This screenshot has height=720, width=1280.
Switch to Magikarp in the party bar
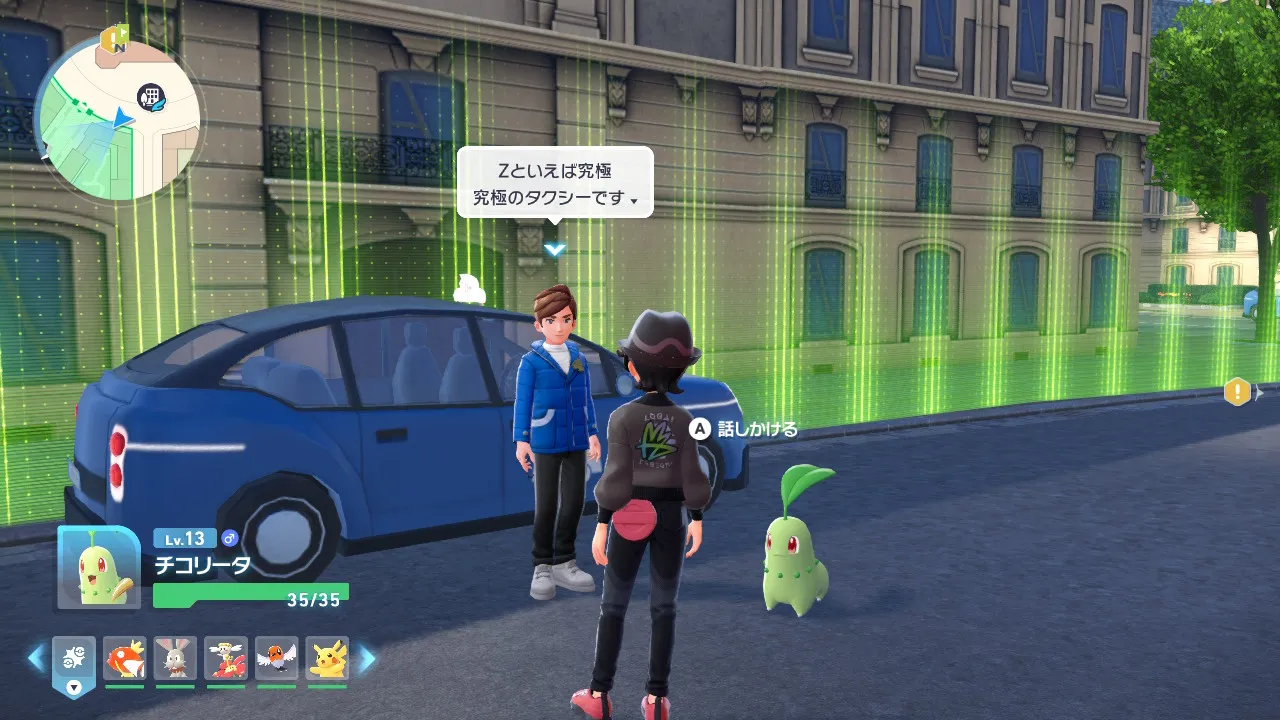coord(125,659)
